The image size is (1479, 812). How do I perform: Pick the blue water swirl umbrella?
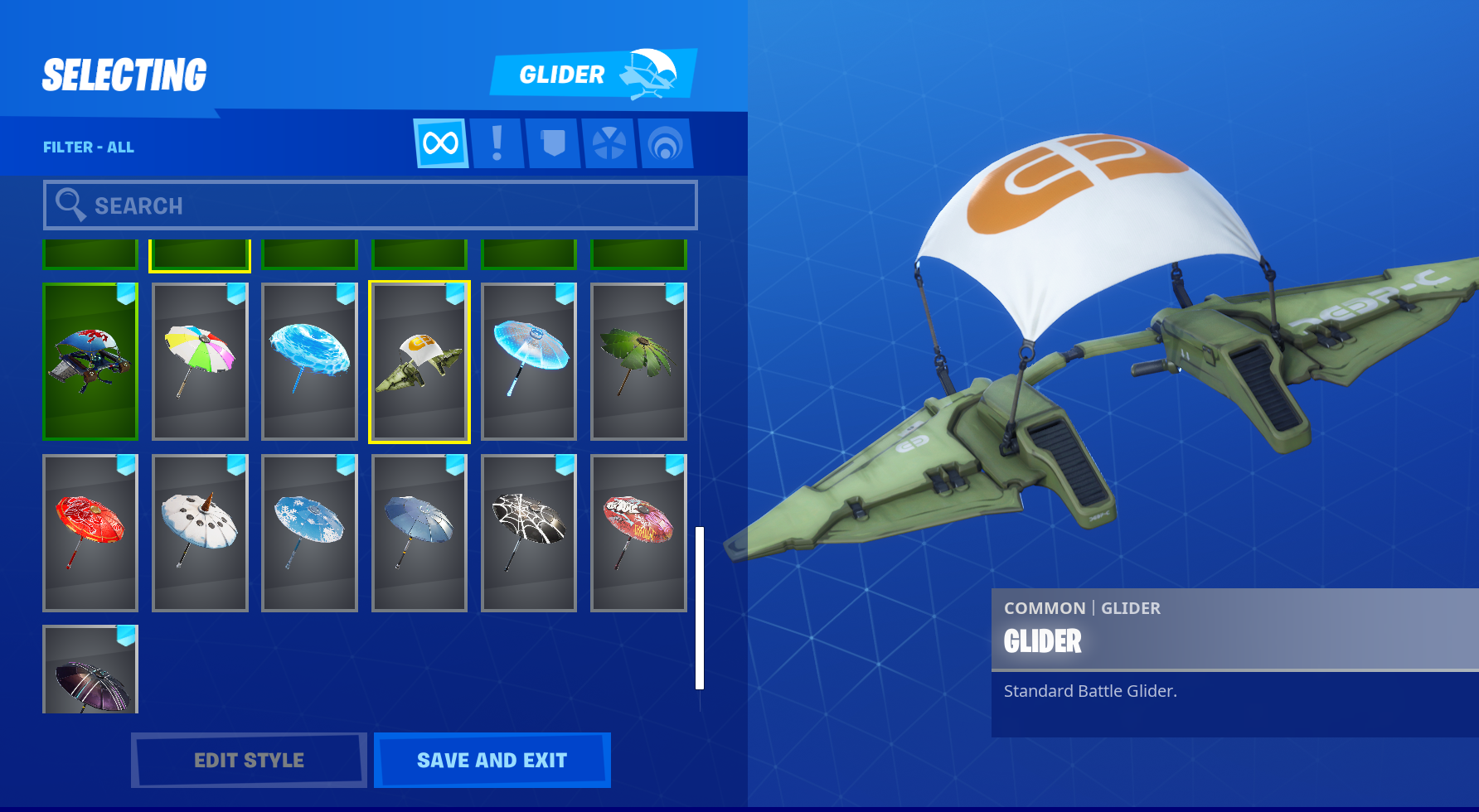309,361
